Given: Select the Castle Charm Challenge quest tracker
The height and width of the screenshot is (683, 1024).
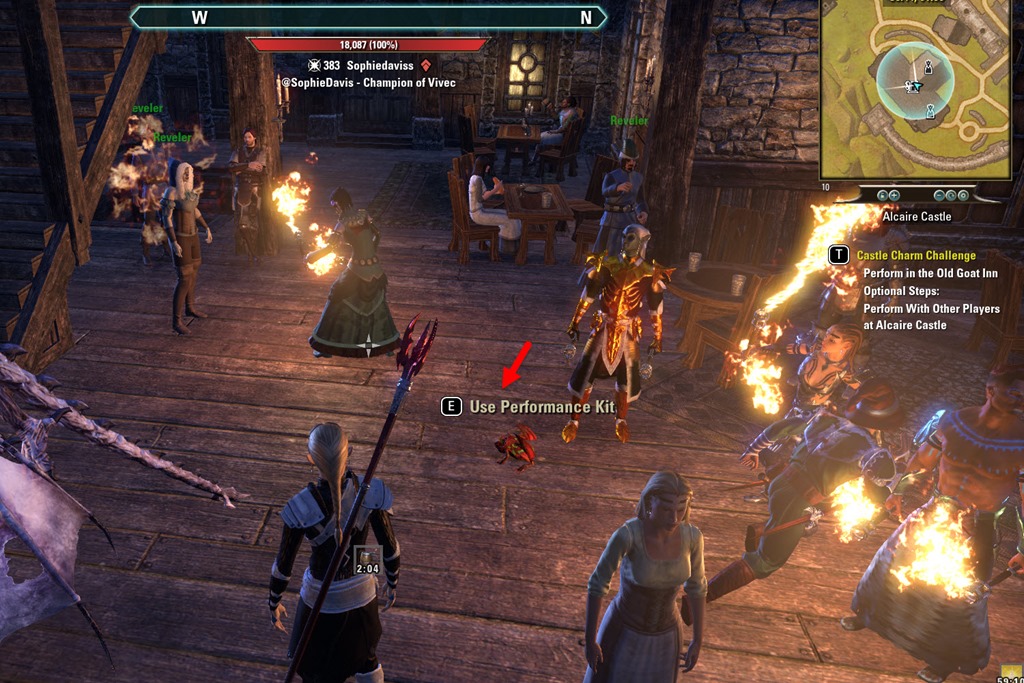Looking at the screenshot, I should (x=916, y=256).
